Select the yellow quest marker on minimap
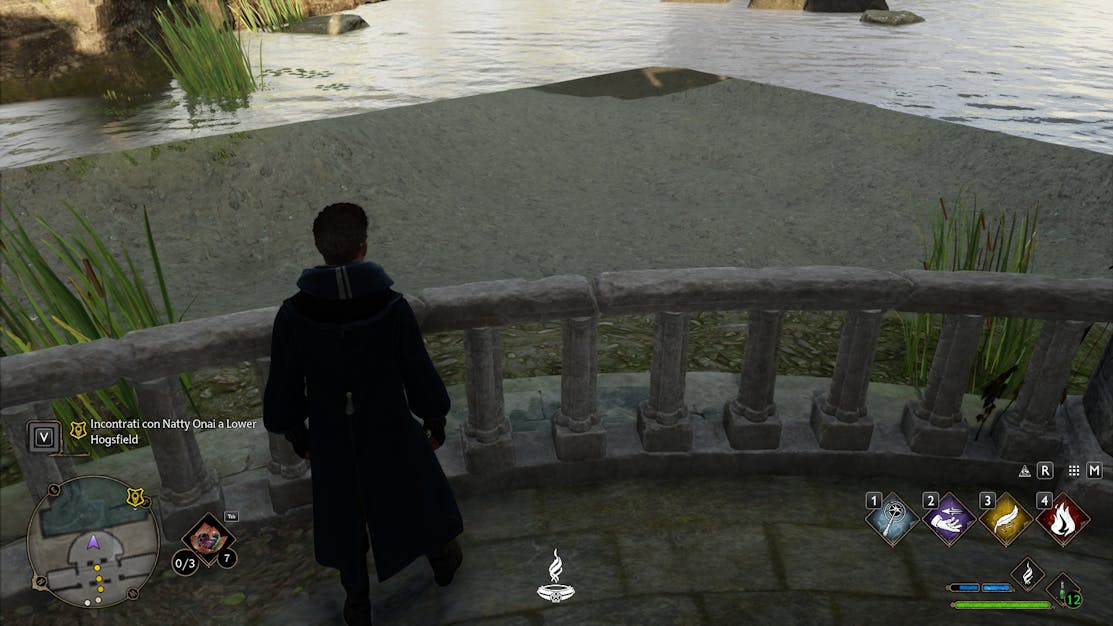The image size is (1113, 626). coord(136,497)
